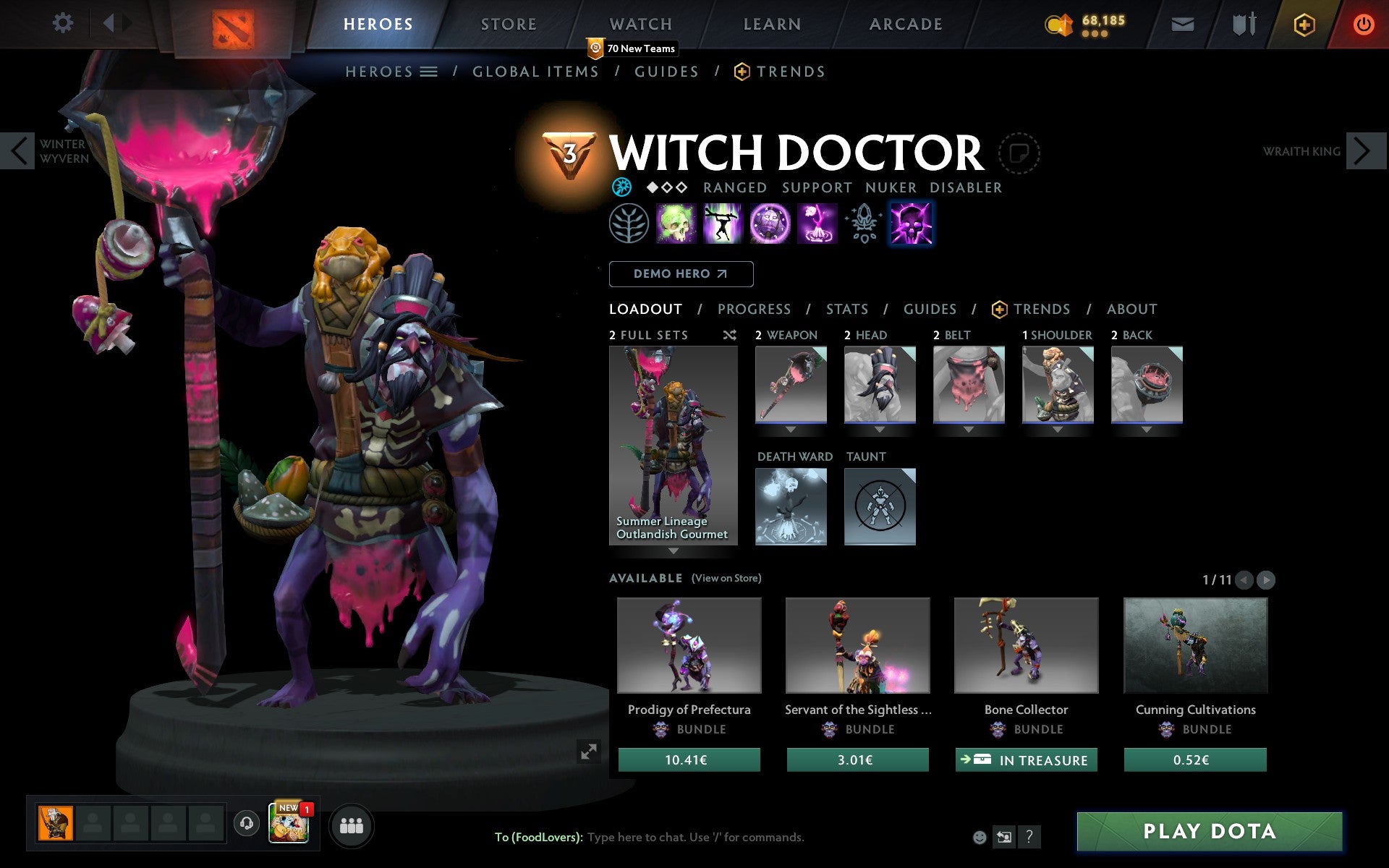Toggle the shuffle option for full sets

tap(729, 335)
